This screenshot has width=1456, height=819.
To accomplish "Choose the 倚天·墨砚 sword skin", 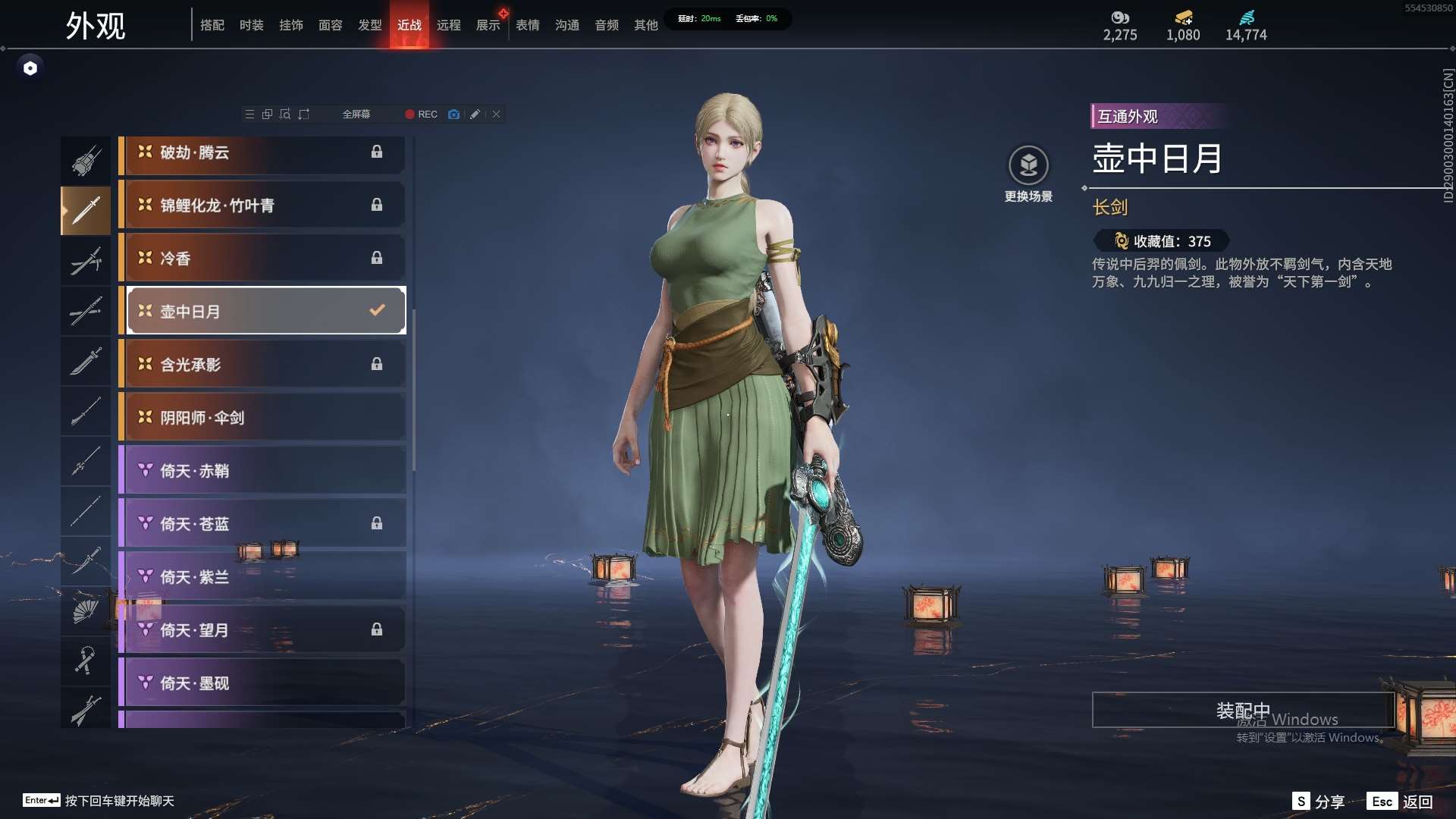I will (262, 683).
